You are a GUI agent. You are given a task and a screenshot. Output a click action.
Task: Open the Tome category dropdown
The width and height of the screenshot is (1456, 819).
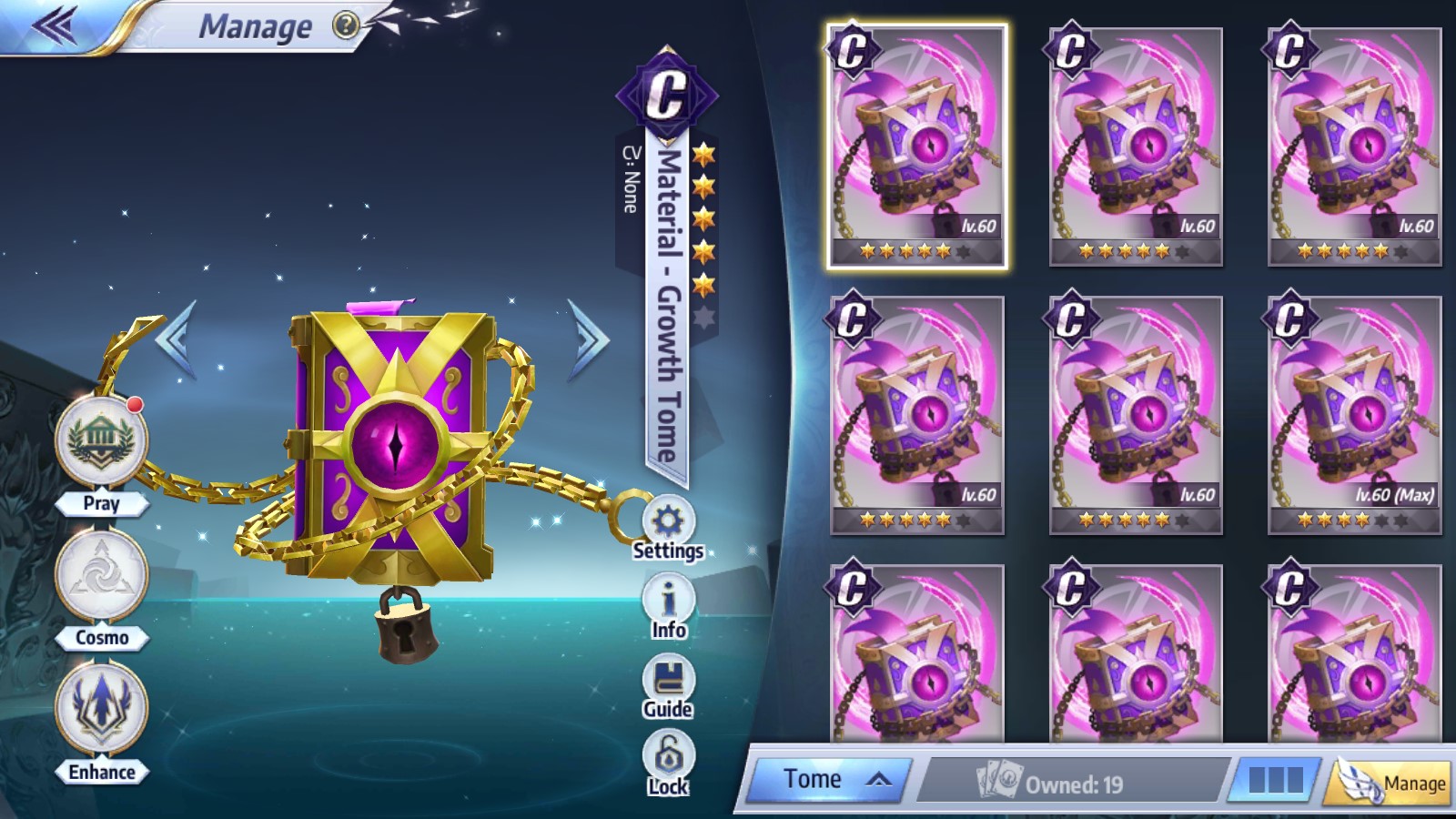pos(828,780)
